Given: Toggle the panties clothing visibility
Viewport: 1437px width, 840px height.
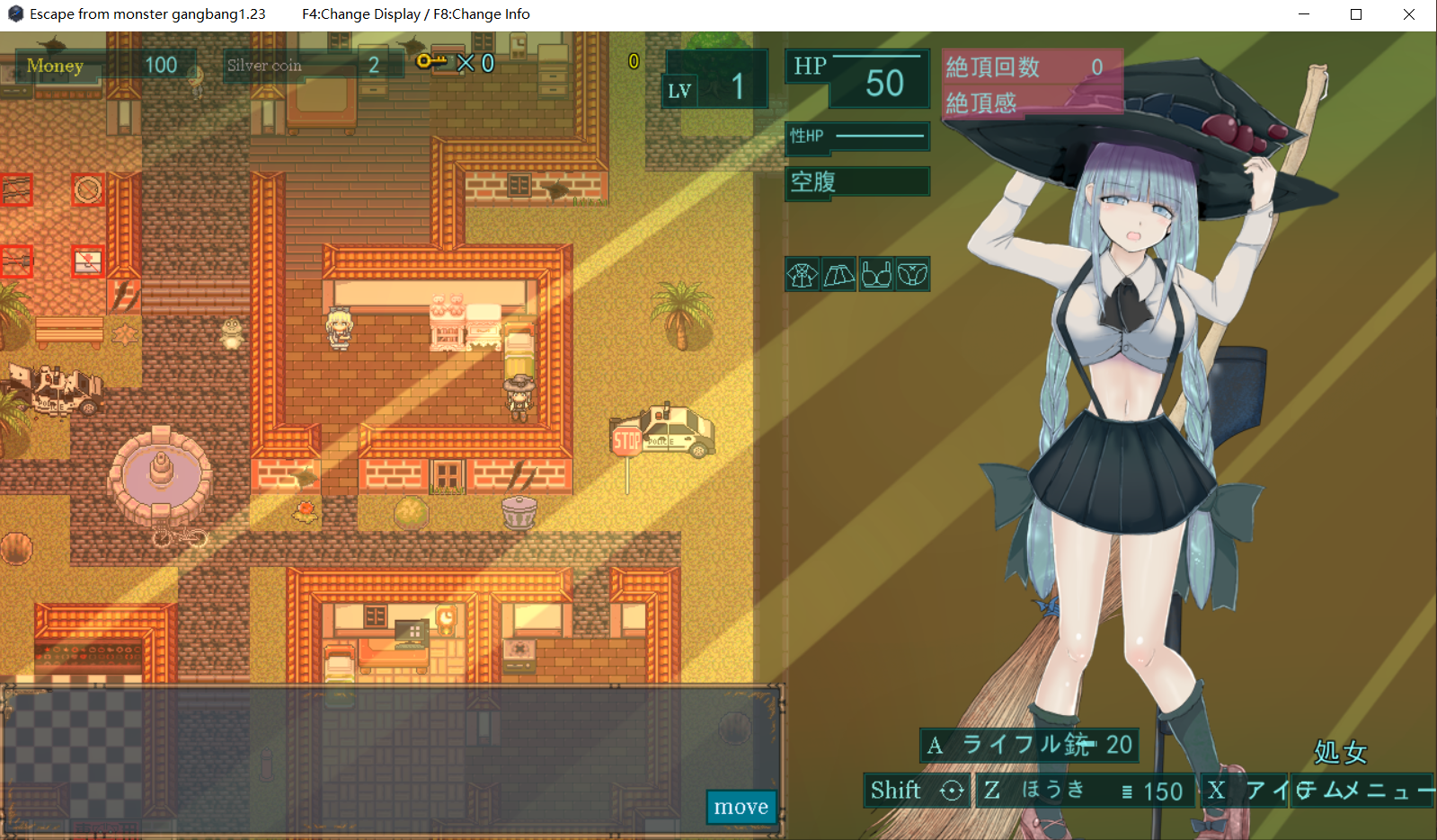Looking at the screenshot, I should [x=913, y=274].
